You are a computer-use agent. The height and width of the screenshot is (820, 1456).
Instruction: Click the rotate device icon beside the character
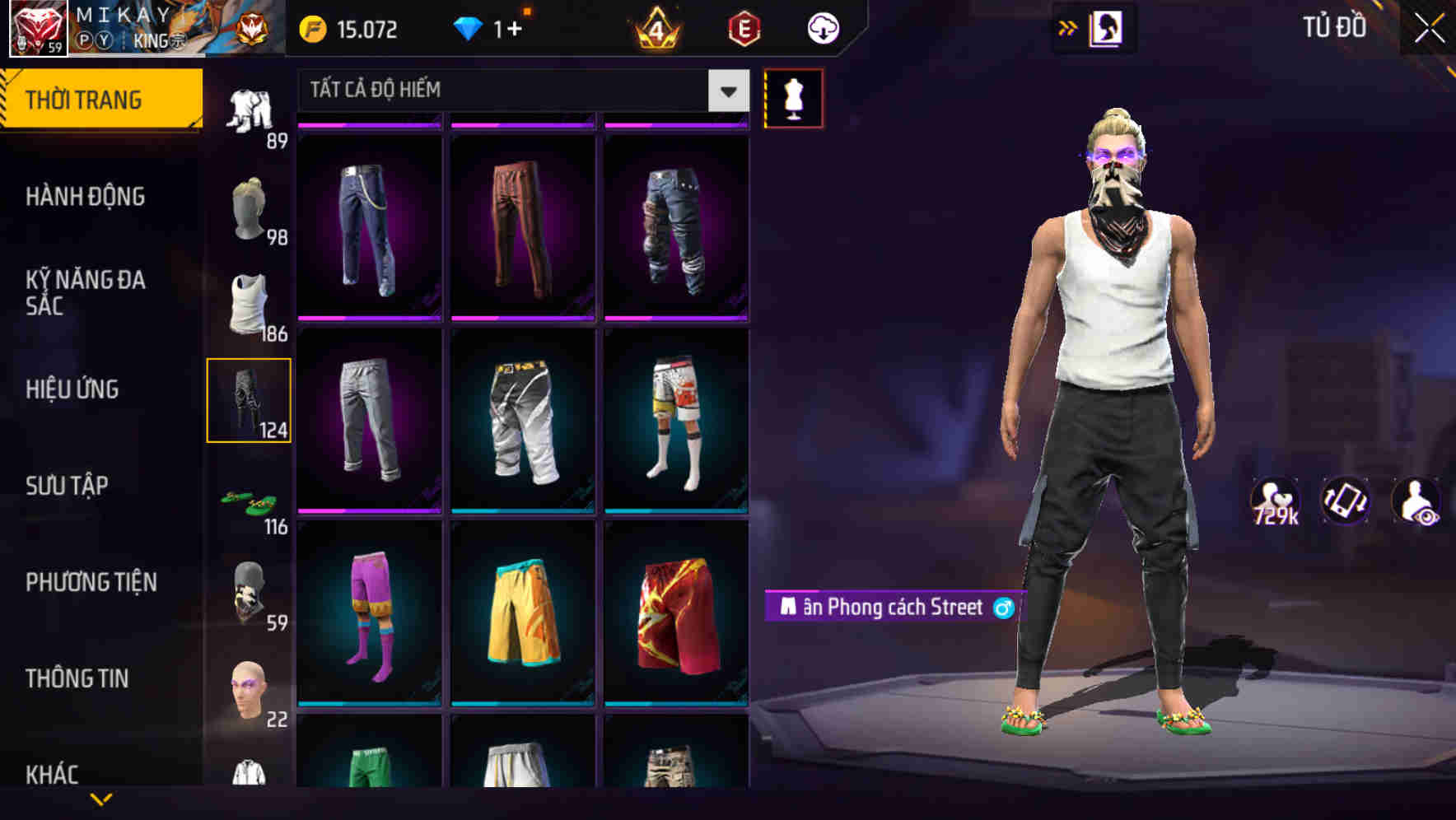pos(1346,501)
